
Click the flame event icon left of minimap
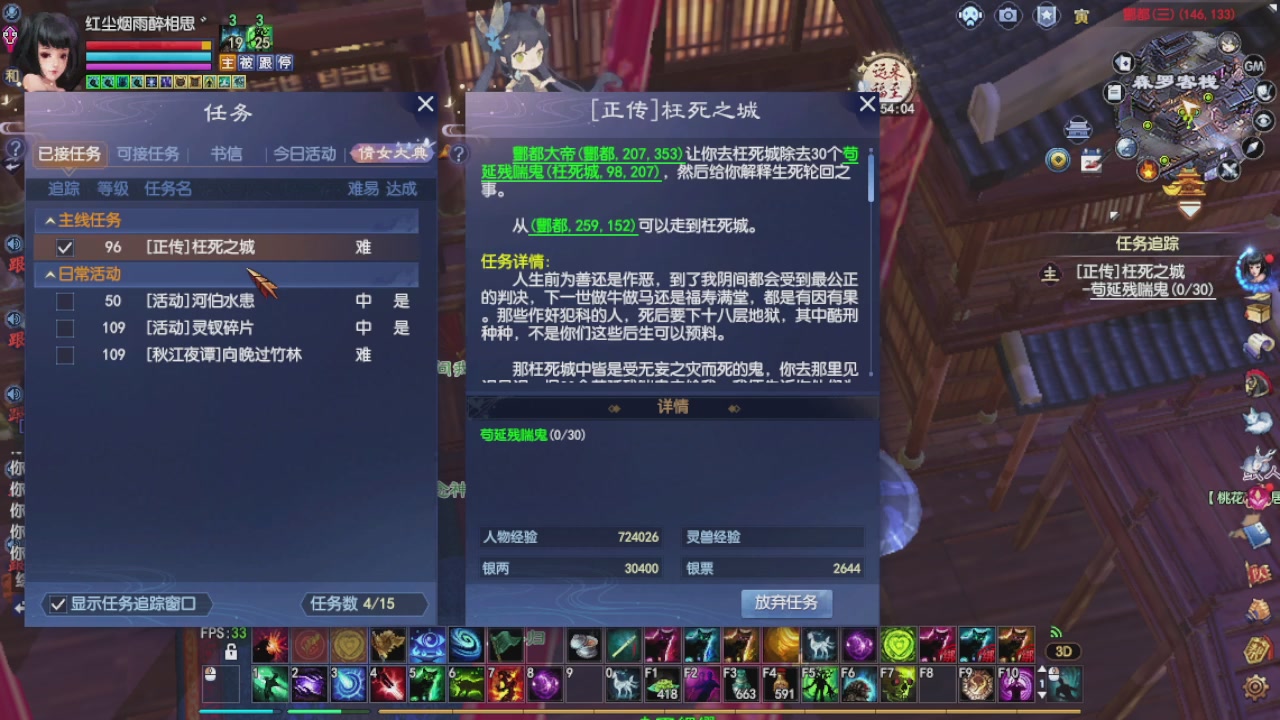pyautogui.click(x=1148, y=171)
